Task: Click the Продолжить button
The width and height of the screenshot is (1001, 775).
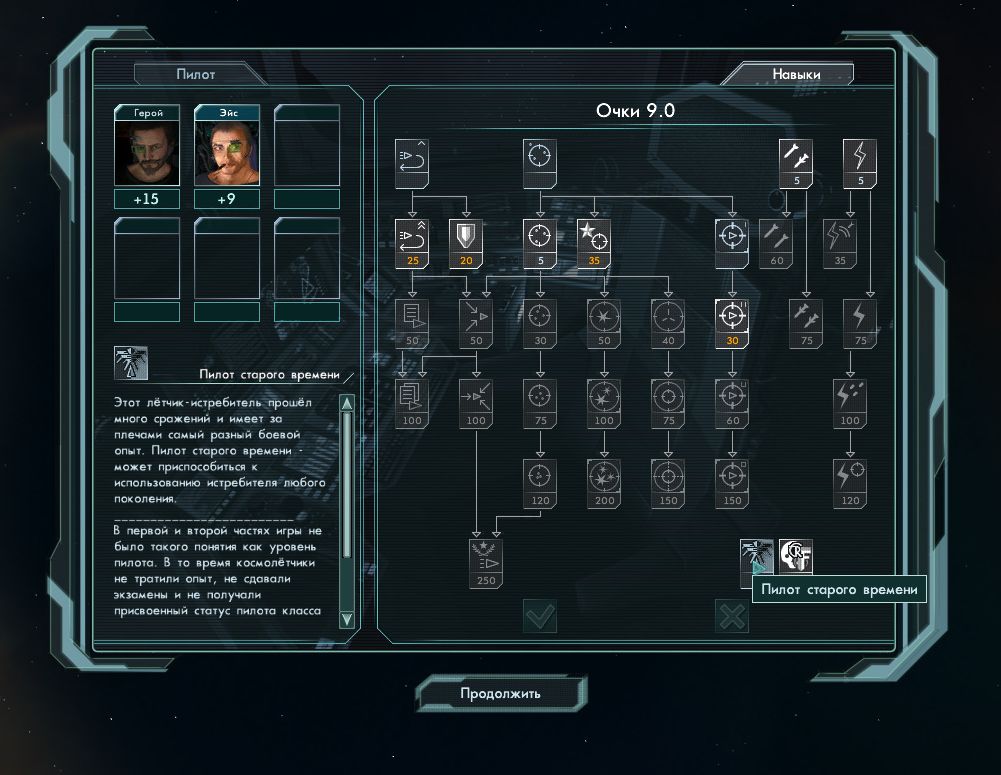Action: click(x=501, y=693)
